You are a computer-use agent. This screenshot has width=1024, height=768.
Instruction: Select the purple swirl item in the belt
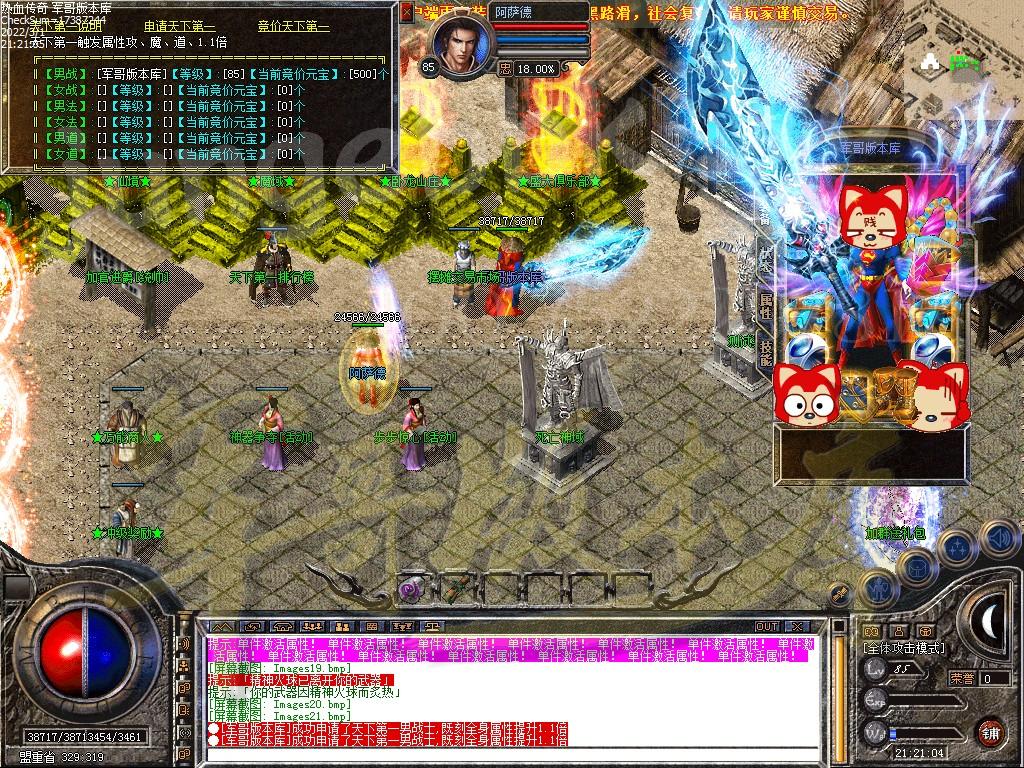tap(409, 589)
